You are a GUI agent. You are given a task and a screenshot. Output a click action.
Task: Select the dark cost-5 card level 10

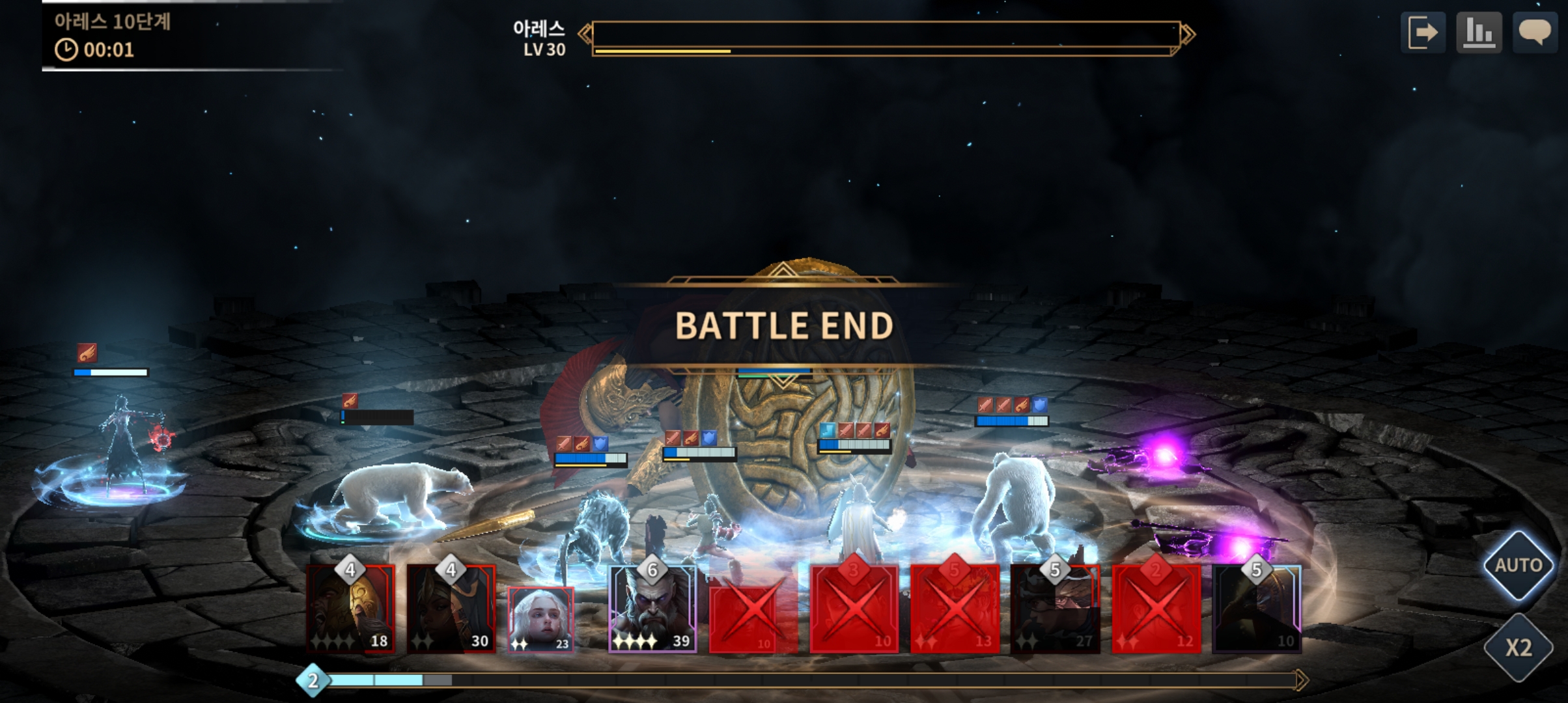pyautogui.click(x=1257, y=609)
